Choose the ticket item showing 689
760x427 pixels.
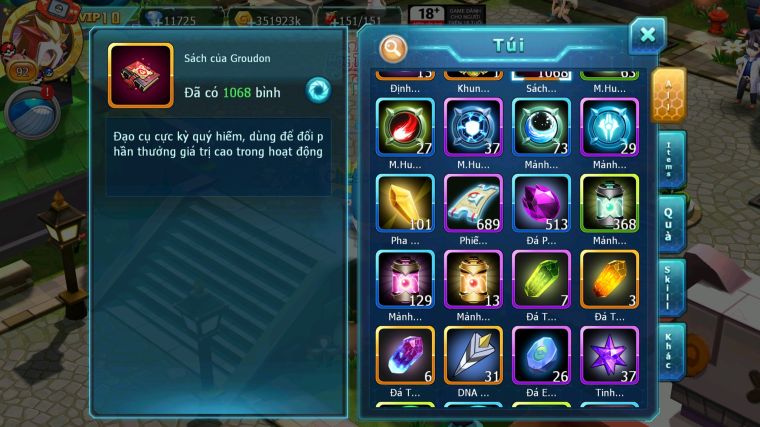[x=473, y=204]
